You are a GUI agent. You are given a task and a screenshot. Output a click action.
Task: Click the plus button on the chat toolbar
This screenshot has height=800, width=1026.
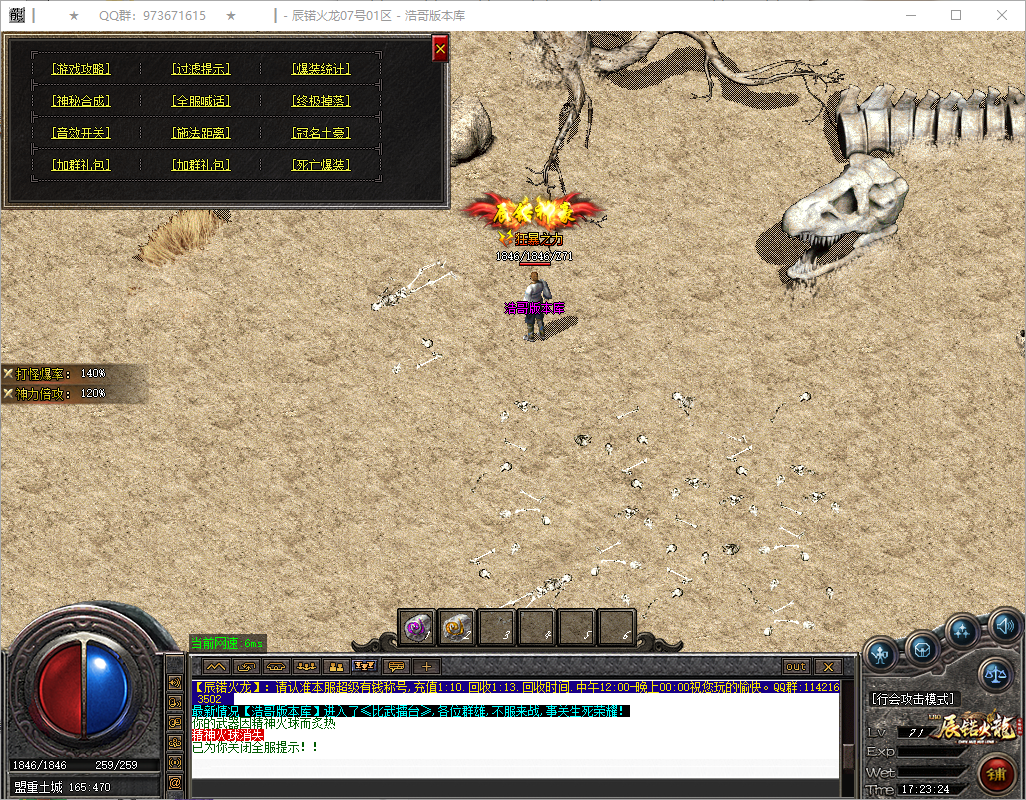(x=426, y=666)
